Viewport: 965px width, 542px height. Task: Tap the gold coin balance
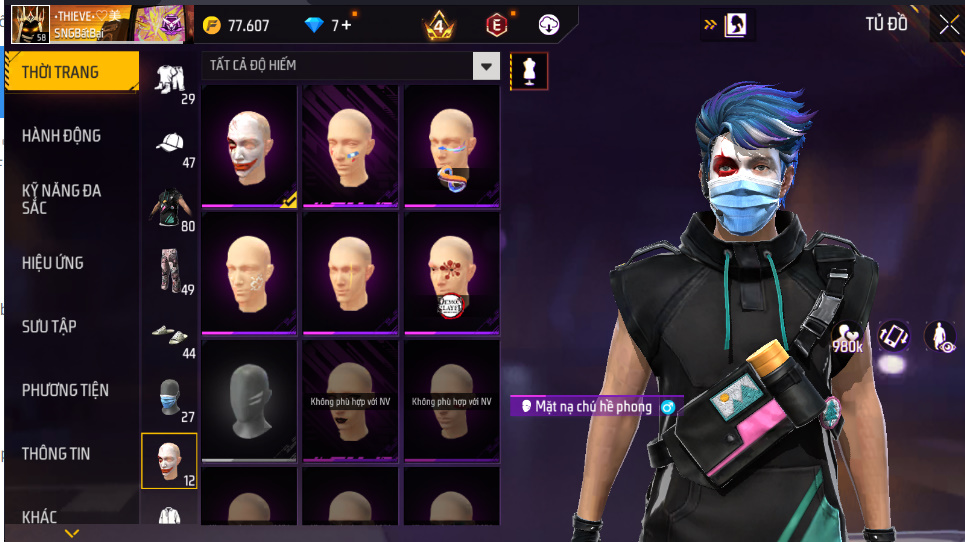[x=236, y=25]
